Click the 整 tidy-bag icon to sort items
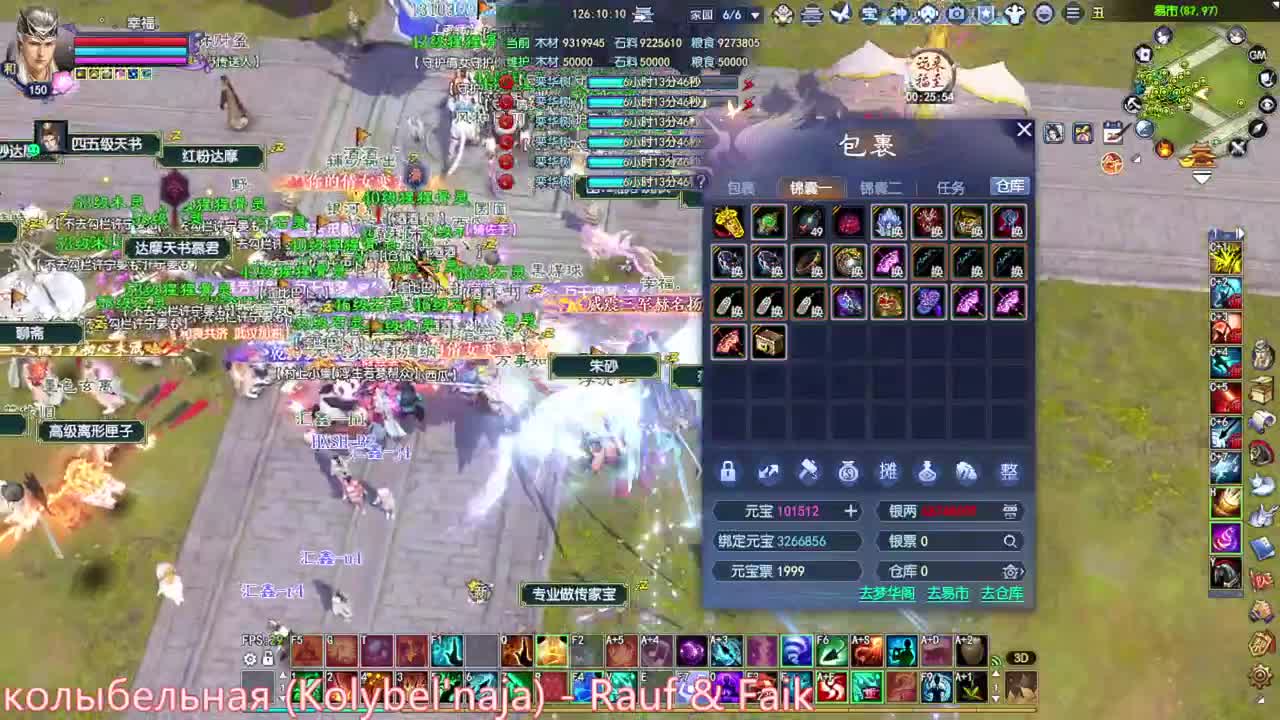This screenshot has height=720, width=1280. tap(1012, 472)
